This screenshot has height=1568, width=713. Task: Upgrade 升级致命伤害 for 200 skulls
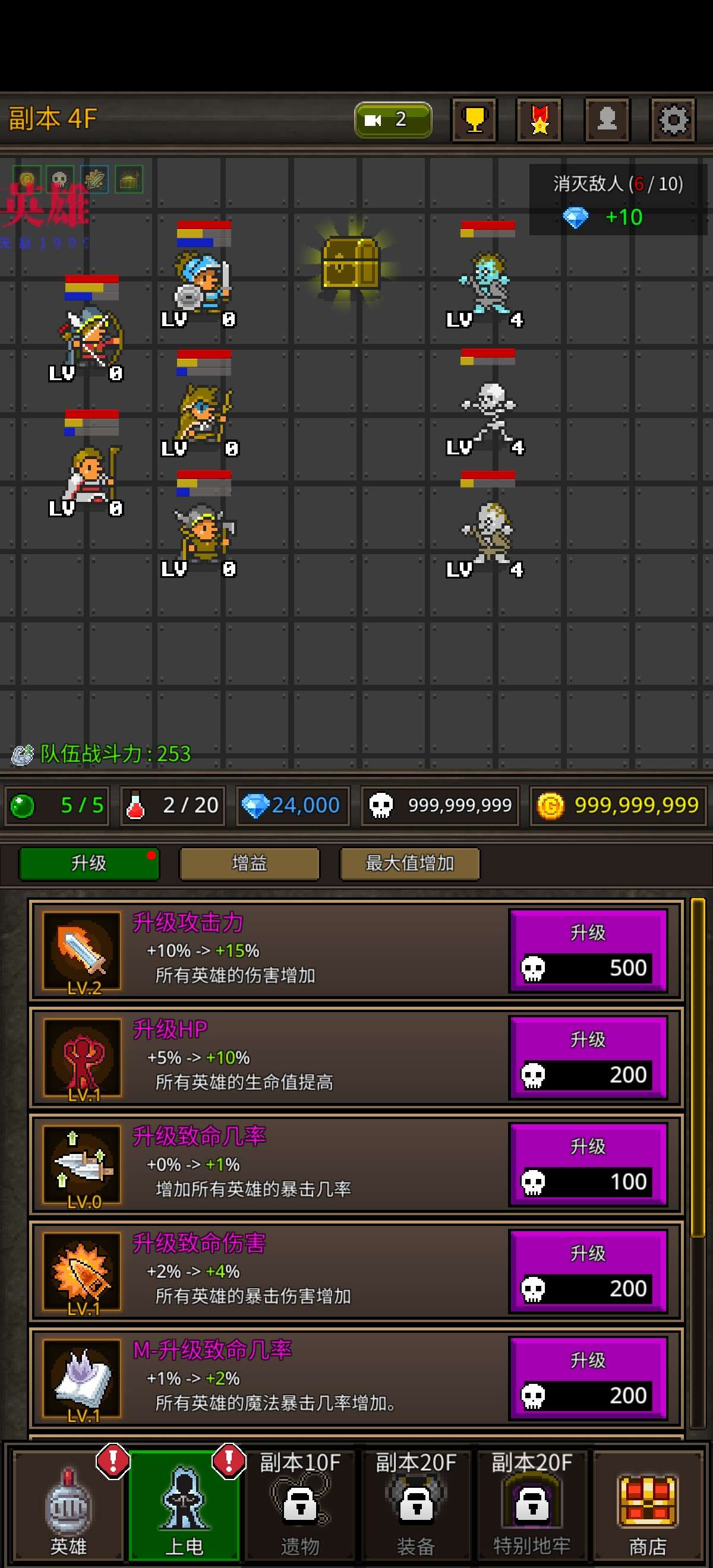point(588,1272)
